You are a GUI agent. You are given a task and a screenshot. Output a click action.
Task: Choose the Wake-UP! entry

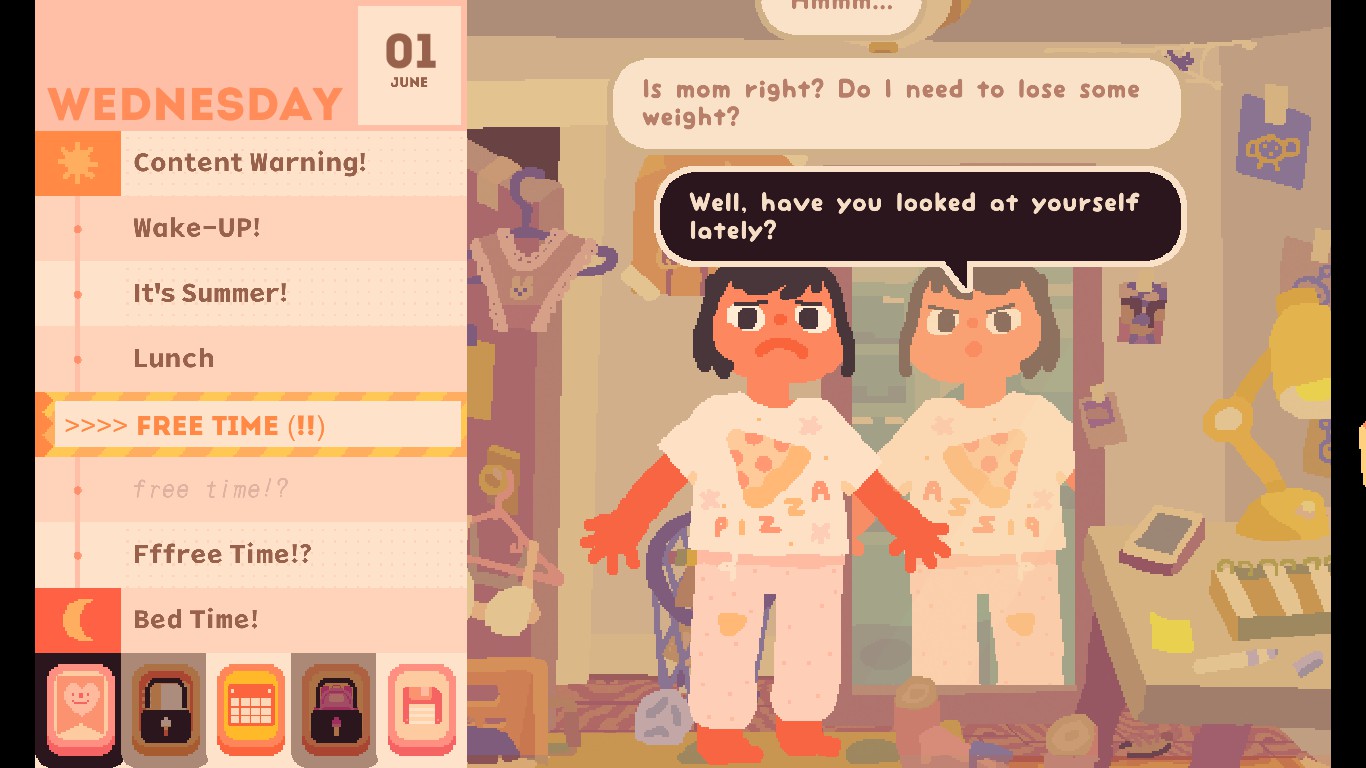[197, 228]
